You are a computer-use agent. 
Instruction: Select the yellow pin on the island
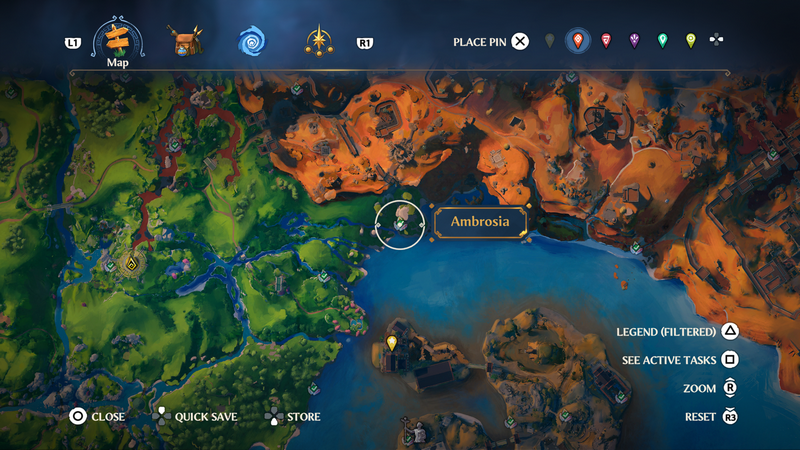[x=392, y=345]
